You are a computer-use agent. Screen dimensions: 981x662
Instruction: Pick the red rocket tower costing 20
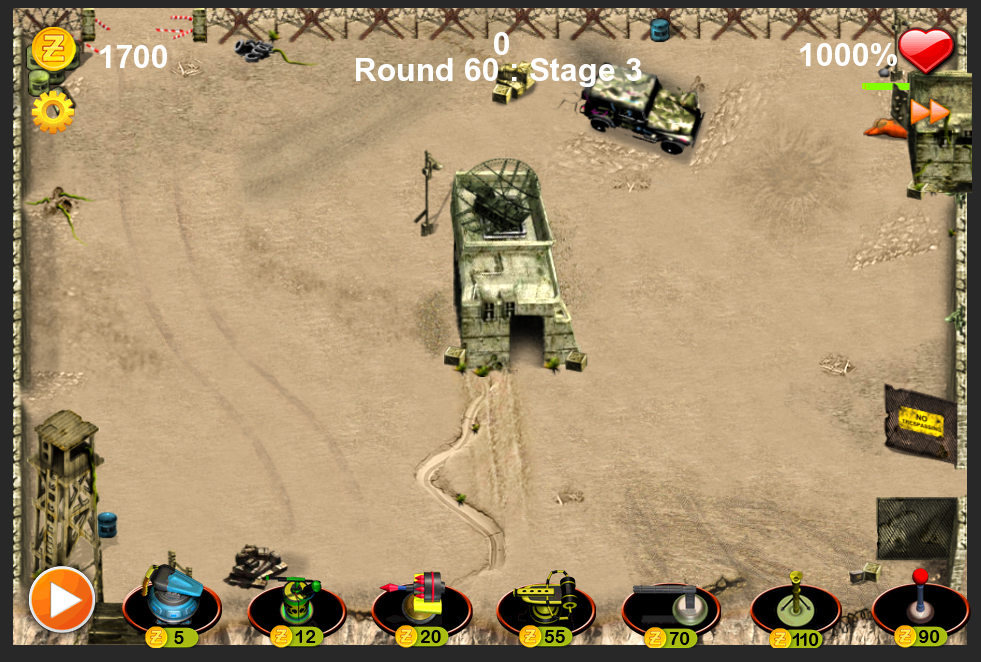(x=421, y=601)
